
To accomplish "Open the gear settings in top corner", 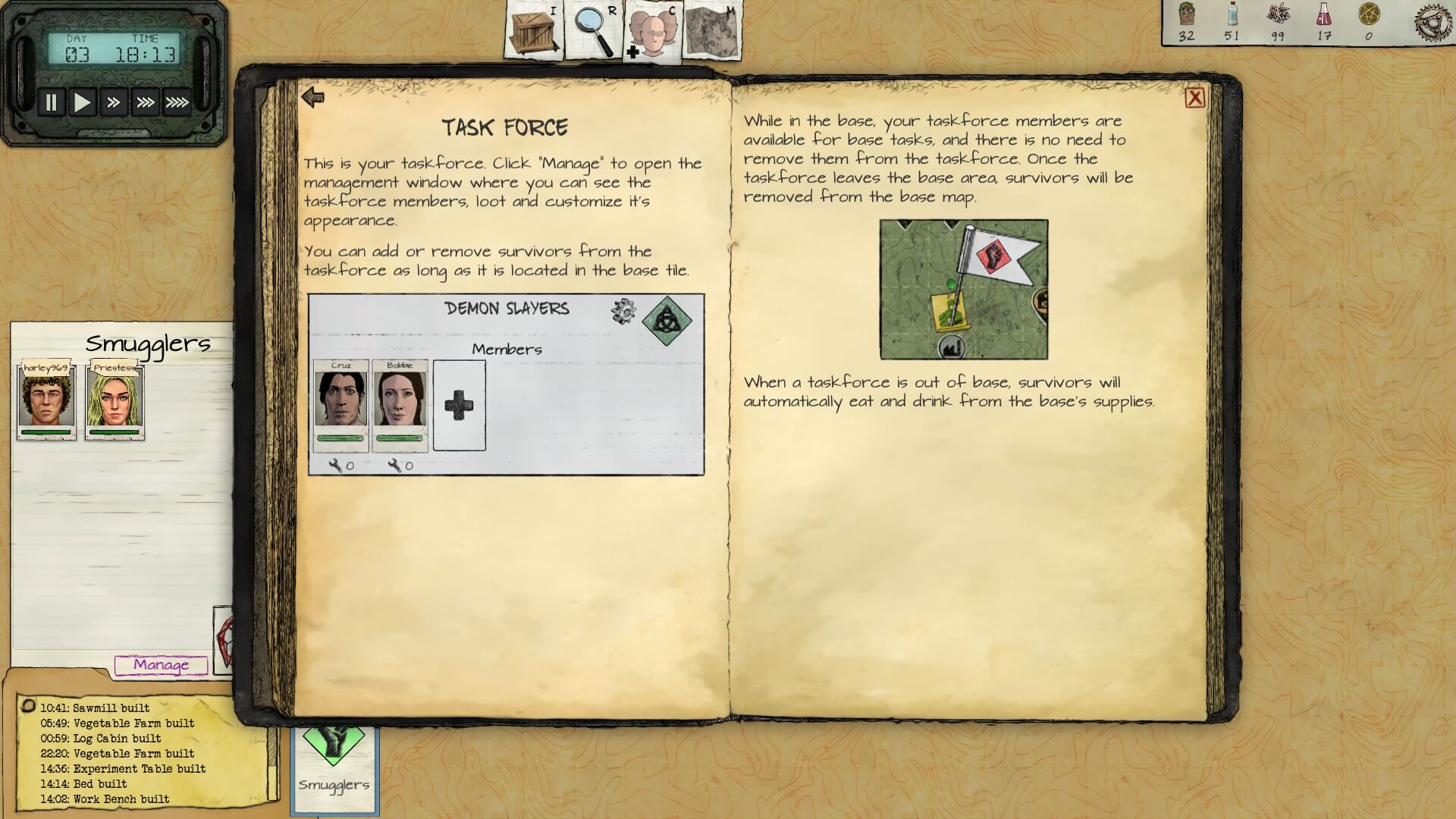I will coord(1433,22).
